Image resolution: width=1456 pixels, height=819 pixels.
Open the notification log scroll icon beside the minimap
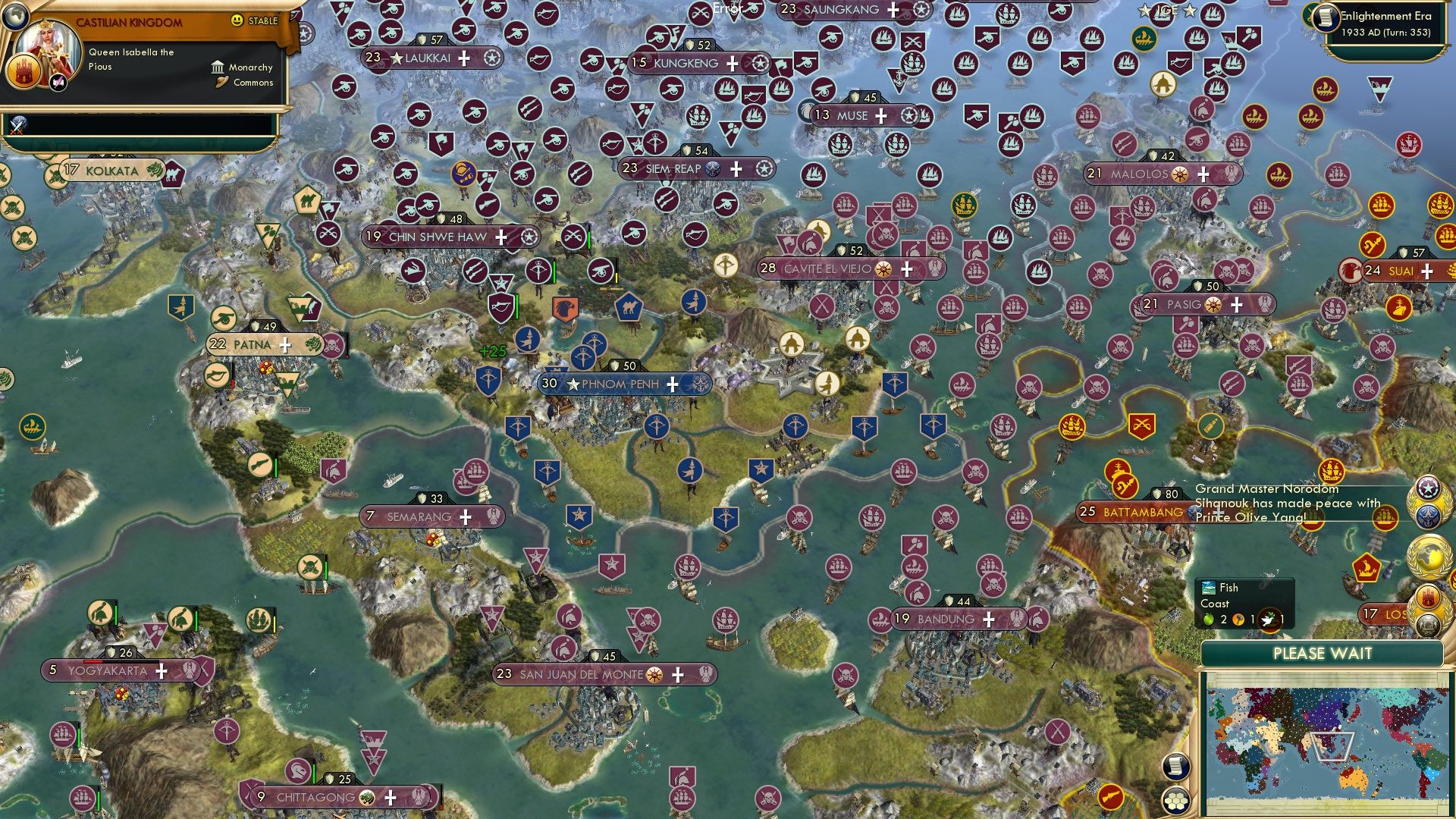(x=1176, y=766)
